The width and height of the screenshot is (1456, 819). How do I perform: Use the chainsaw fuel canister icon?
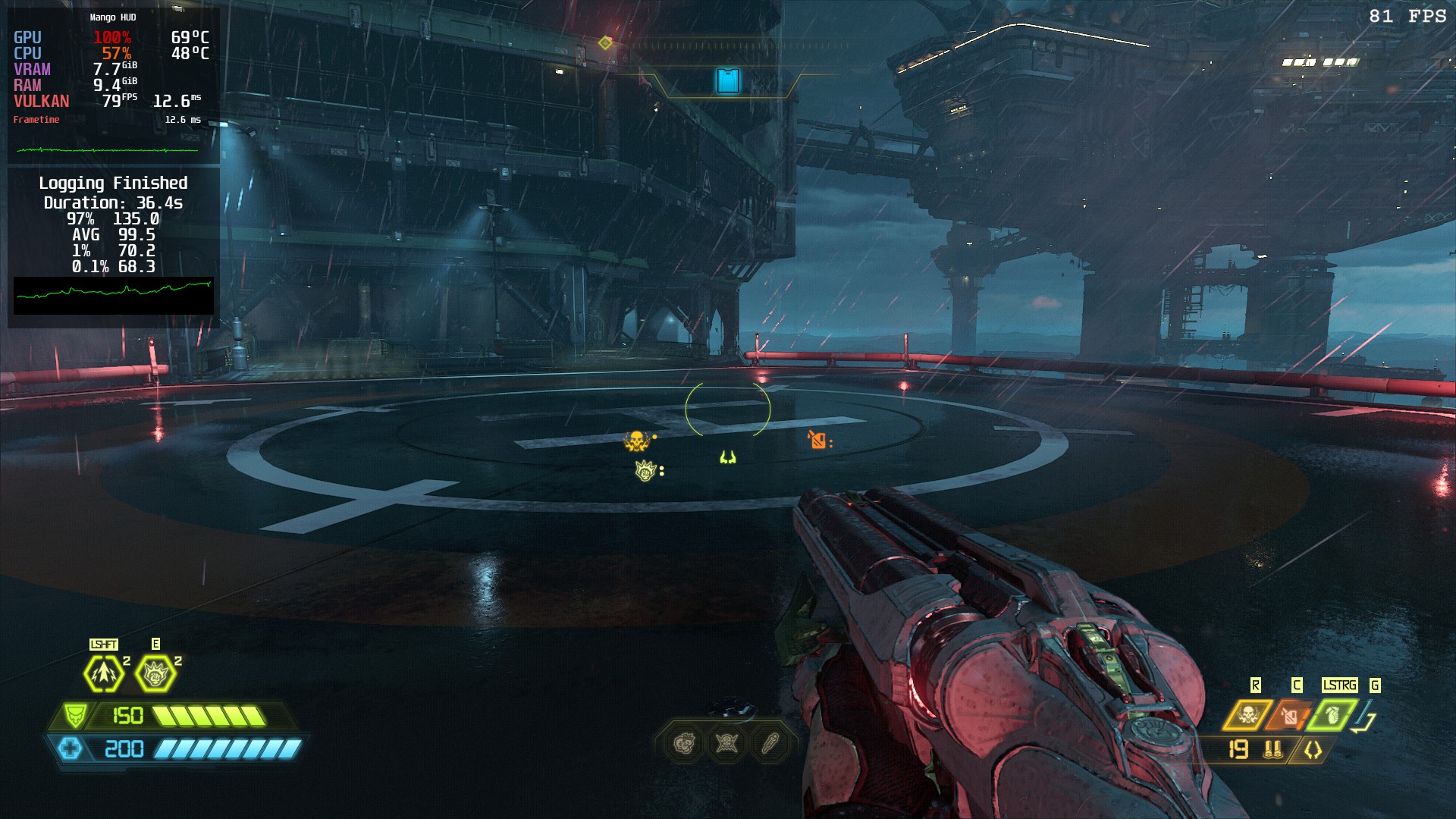click(x=1290, y=715)
